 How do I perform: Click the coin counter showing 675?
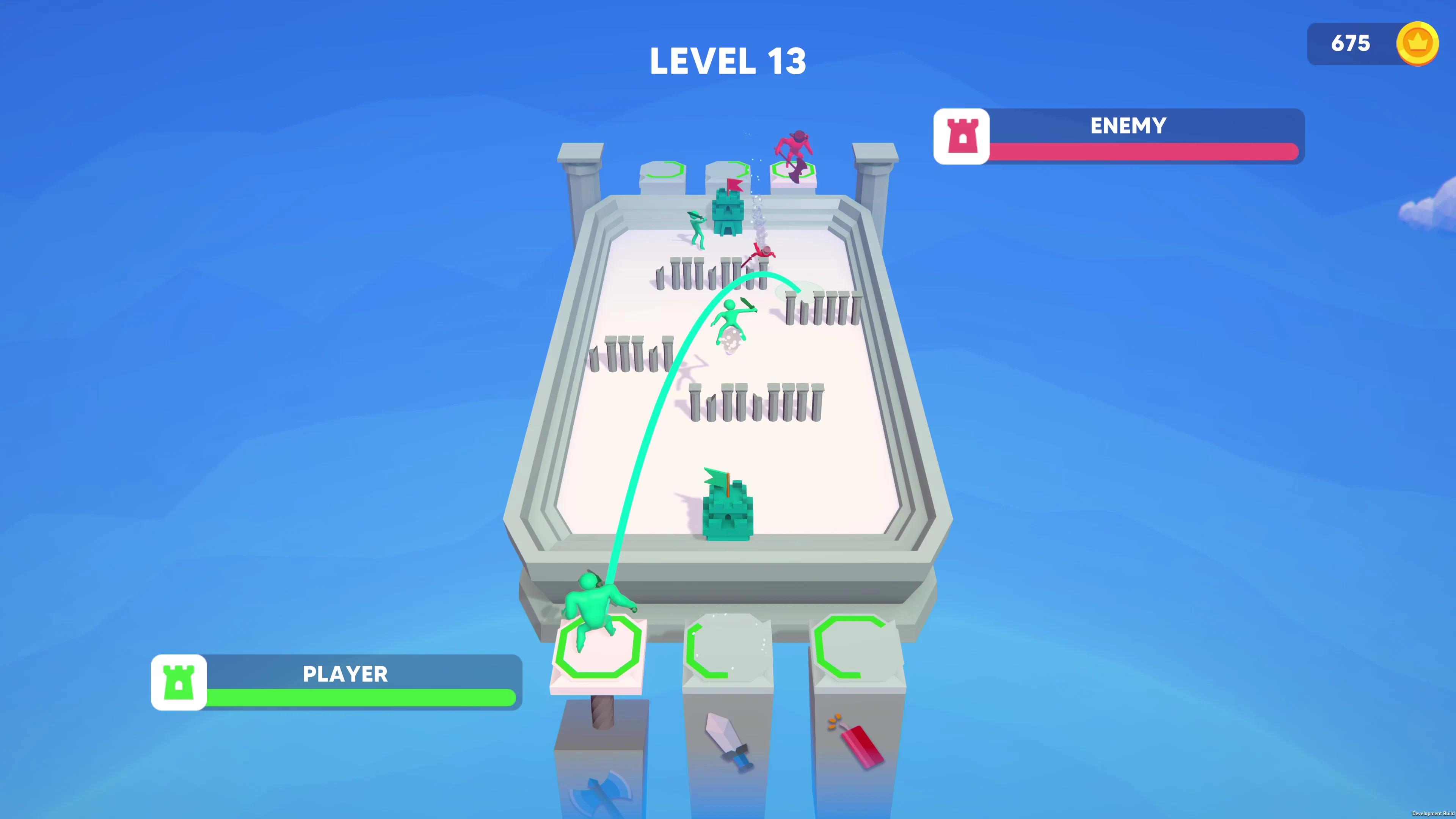[1351, 44]
